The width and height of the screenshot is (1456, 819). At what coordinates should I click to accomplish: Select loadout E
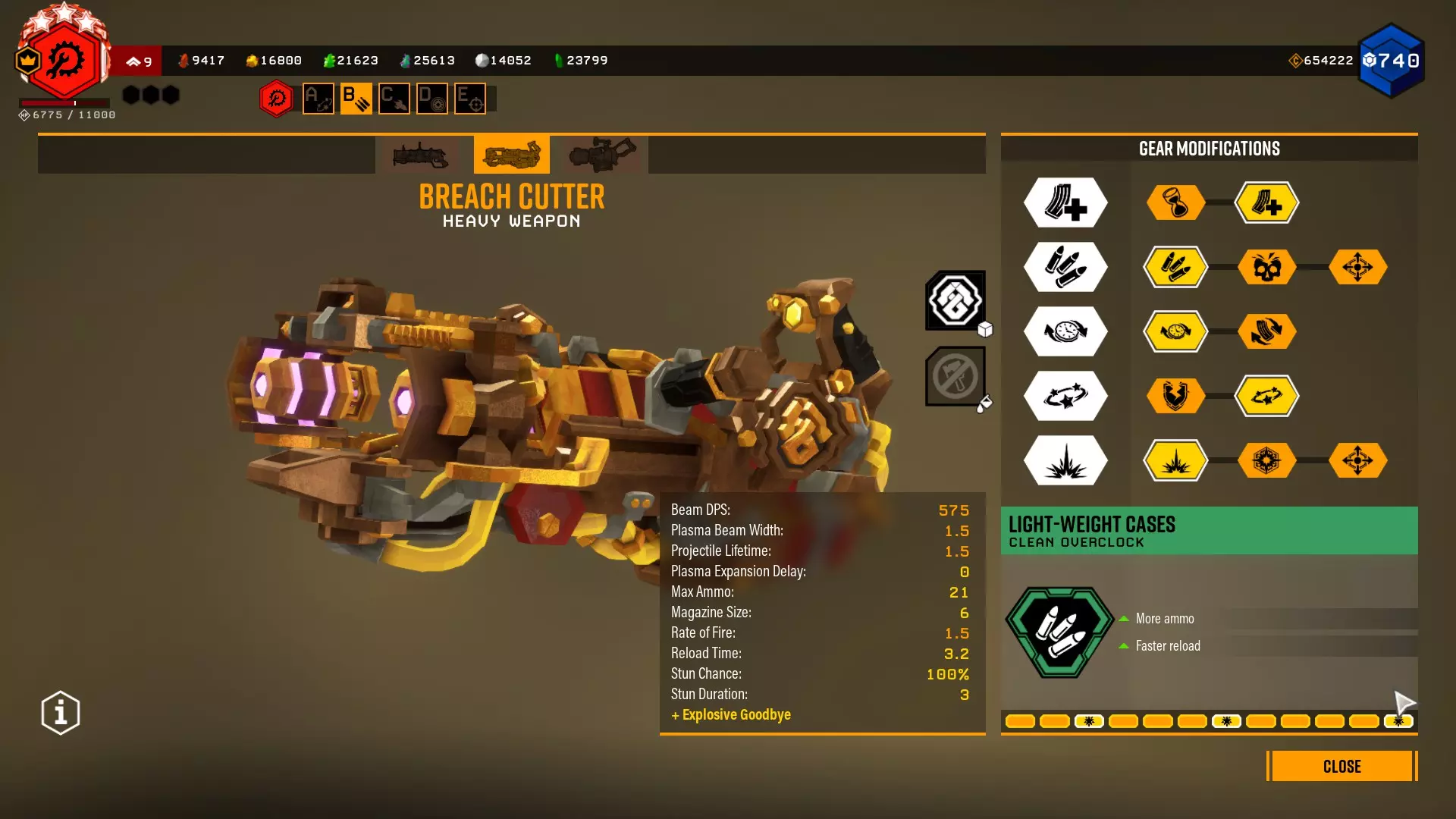[x=470, y=99]
